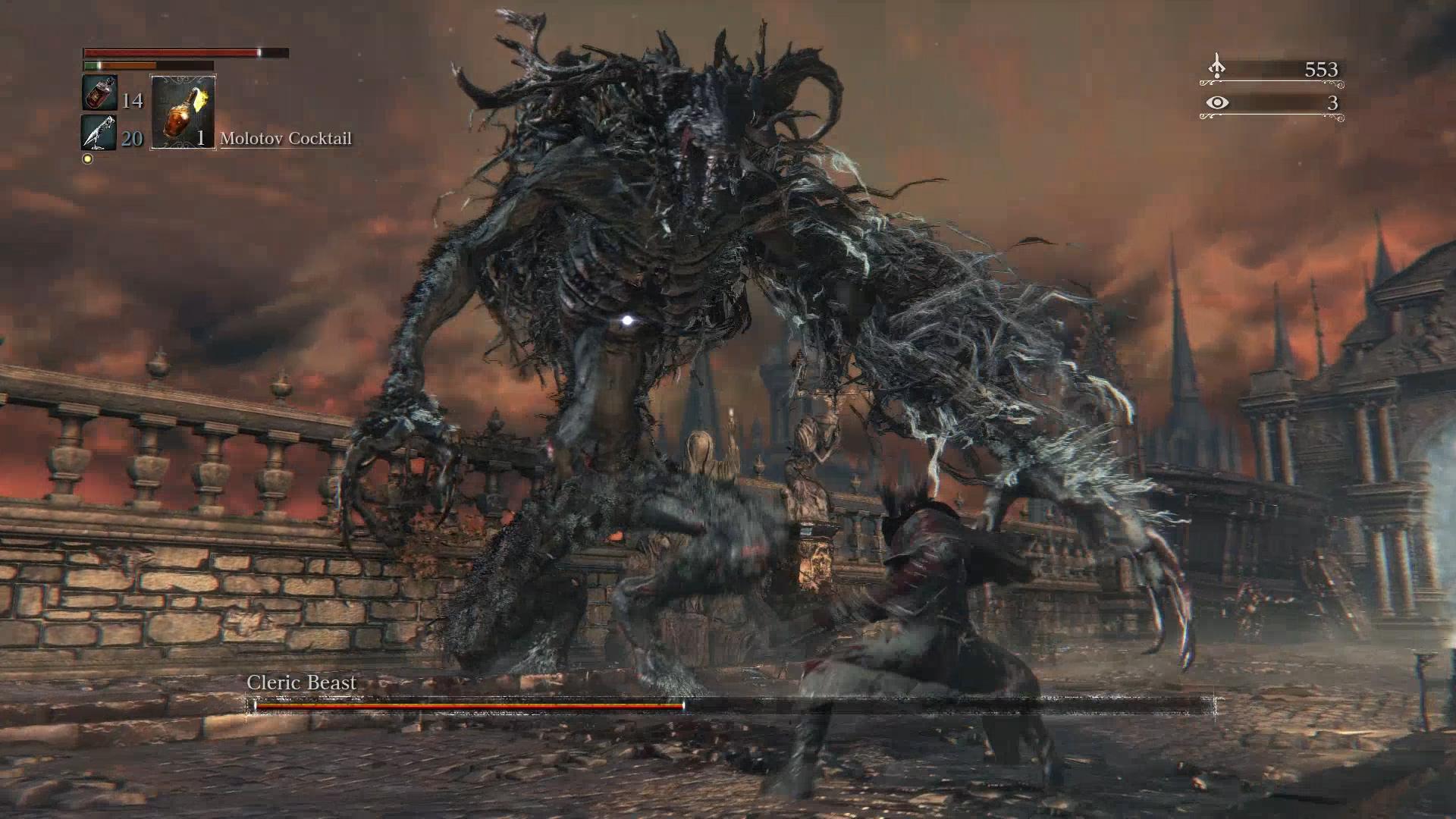The width and height of the screenshot is (1456, 819).
Task: Use the Molotov Cocktail quick item slot
Action: coord(183,112)
